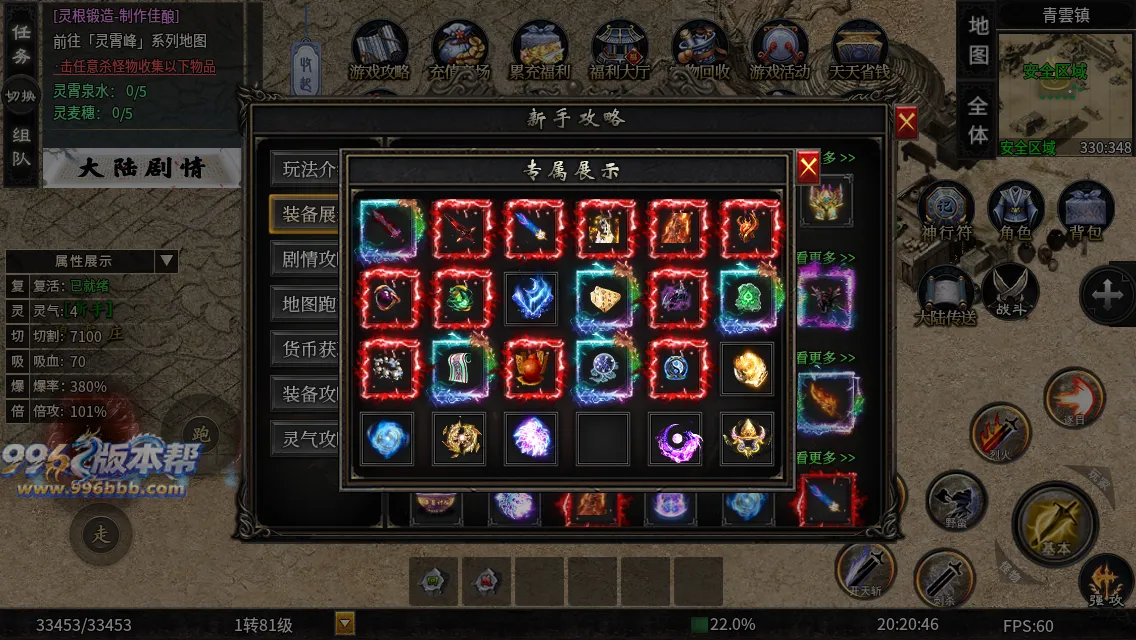The width and height of the screenshot is (1136, 640).
Task: Open the 角色 character sheet
Action: pyautogui.click(x=1015, y=212)
